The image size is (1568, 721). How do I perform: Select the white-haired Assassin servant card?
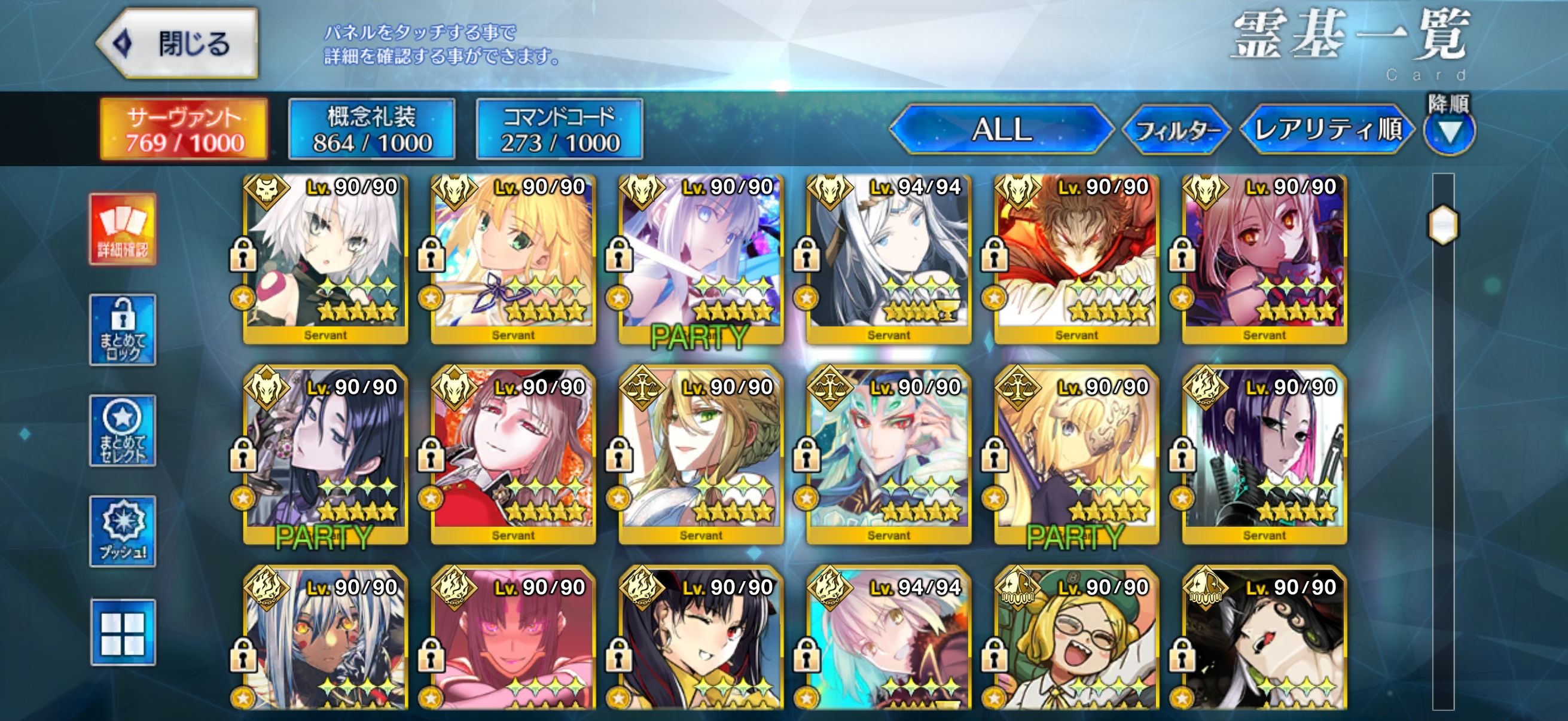pos(326,259)
